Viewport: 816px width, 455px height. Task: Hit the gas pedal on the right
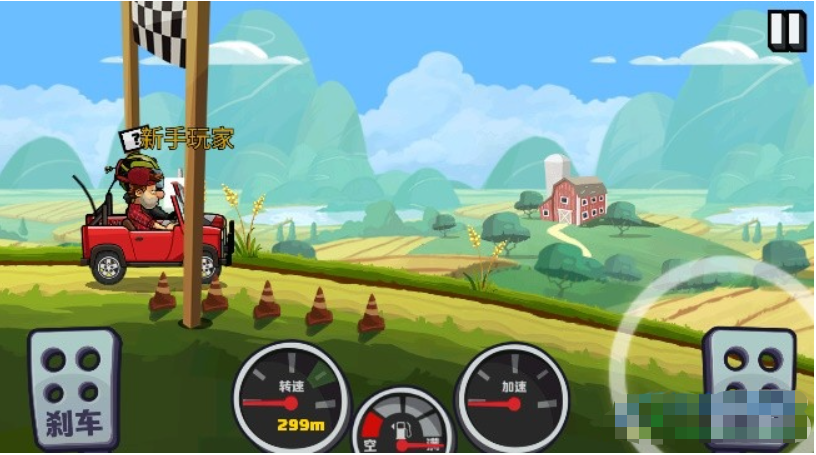(x=749, y=376)
